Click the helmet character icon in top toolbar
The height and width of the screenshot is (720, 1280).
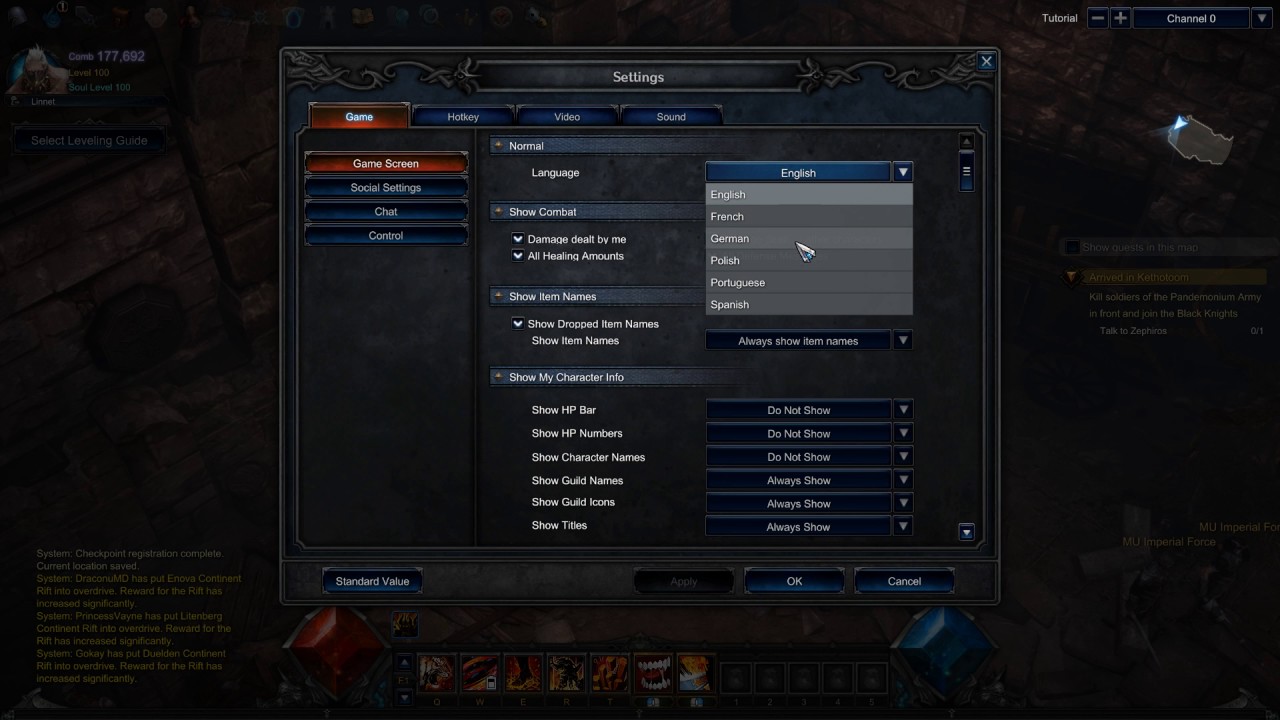click(x=17, y=15)
